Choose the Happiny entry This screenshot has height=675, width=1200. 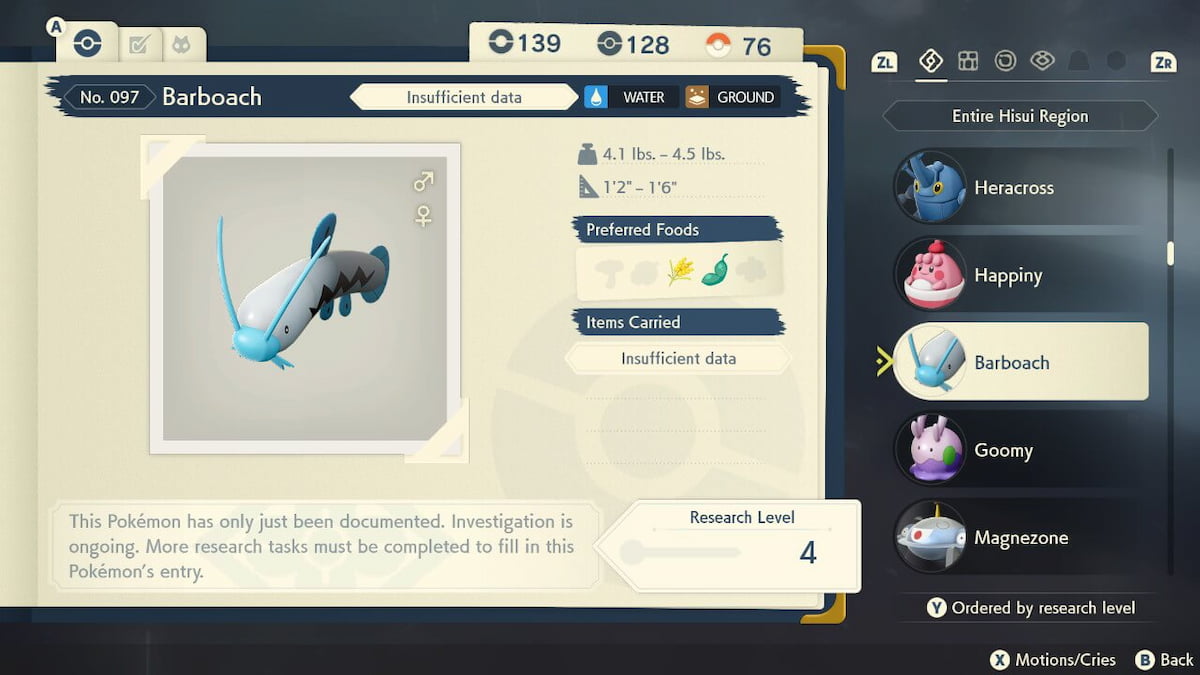(x=1008, y=275)
